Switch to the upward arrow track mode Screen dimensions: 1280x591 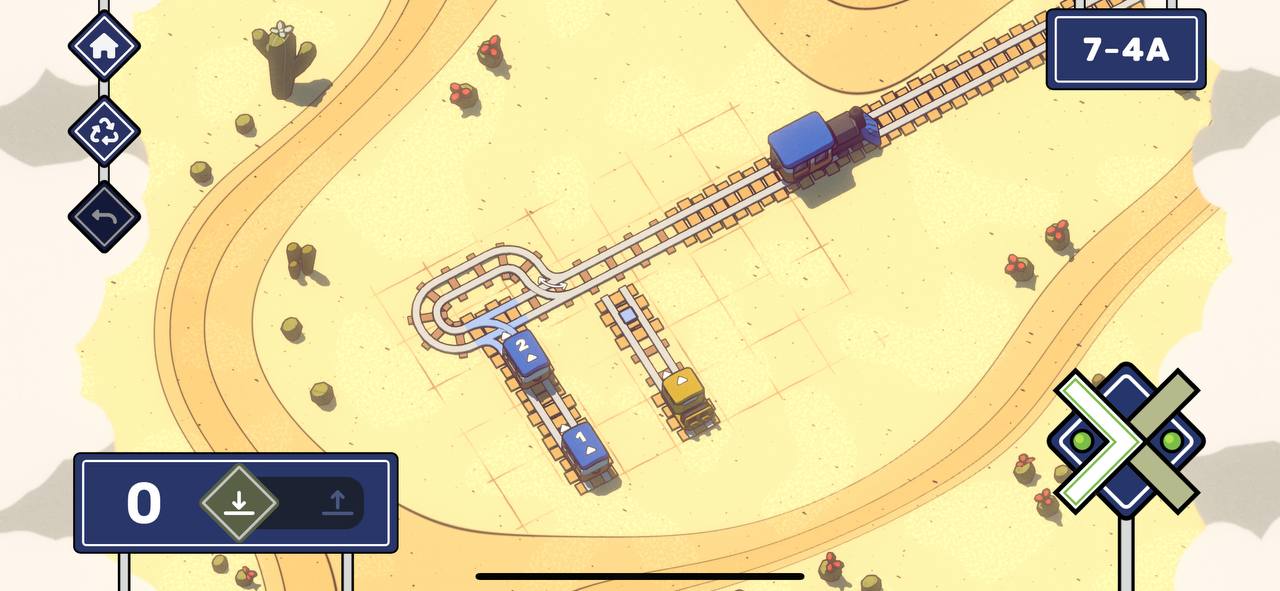(337, 502)
